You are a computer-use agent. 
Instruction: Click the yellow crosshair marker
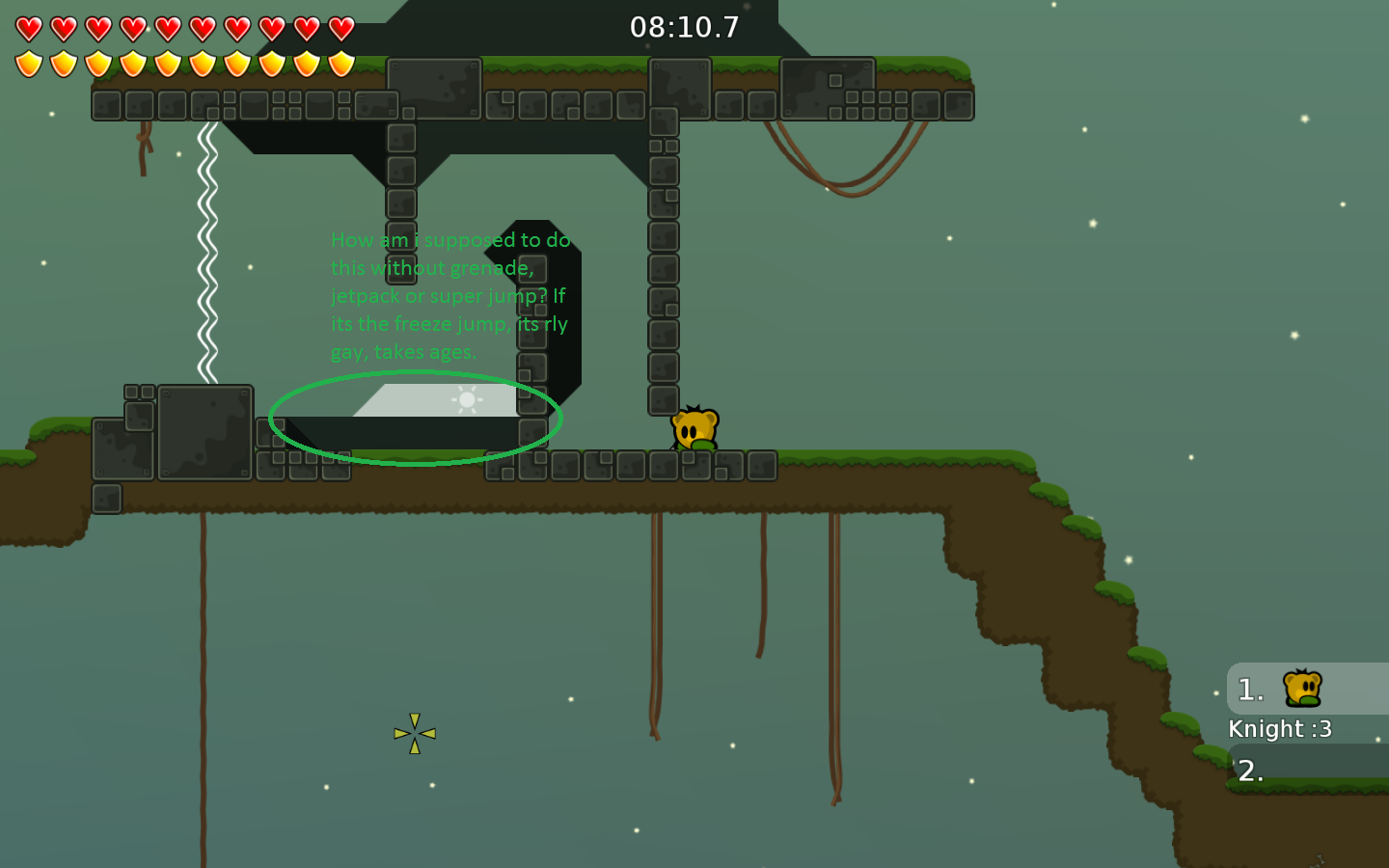(x=414, y=734)
